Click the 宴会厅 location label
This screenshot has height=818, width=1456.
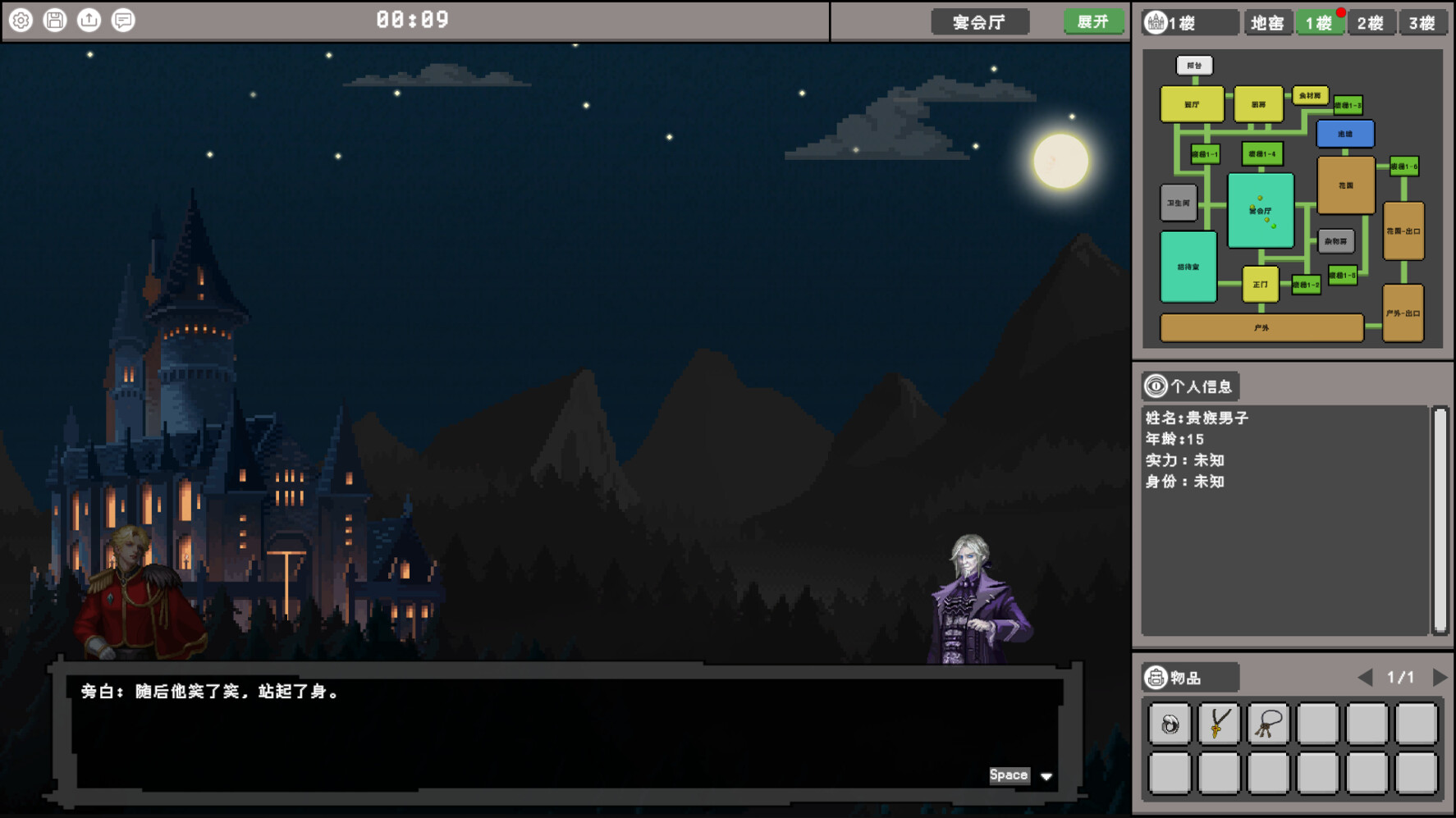[x=982, y=22]
